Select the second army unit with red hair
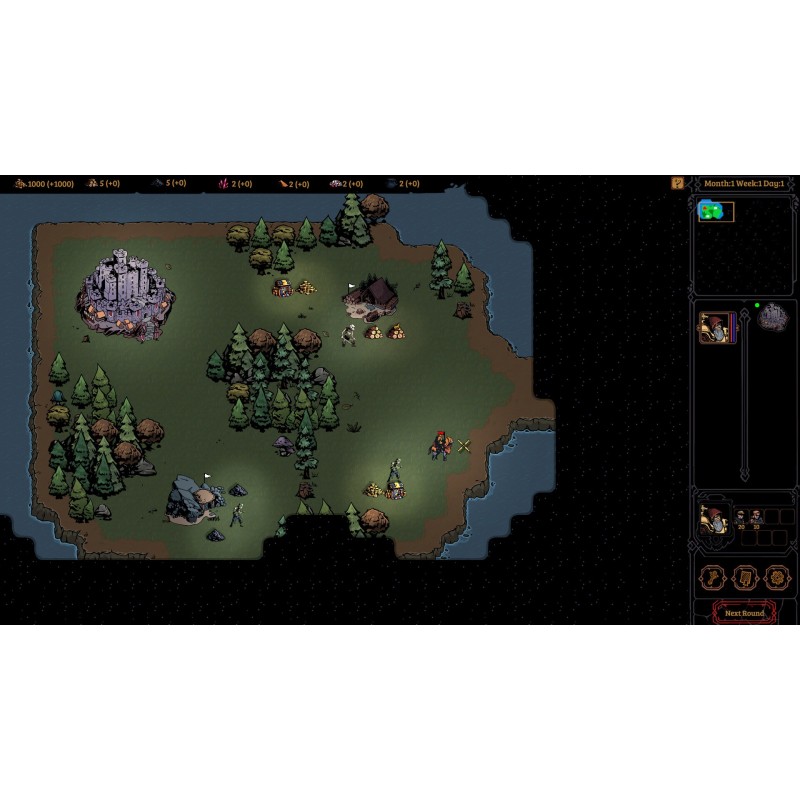 click(x=756, y=517)
